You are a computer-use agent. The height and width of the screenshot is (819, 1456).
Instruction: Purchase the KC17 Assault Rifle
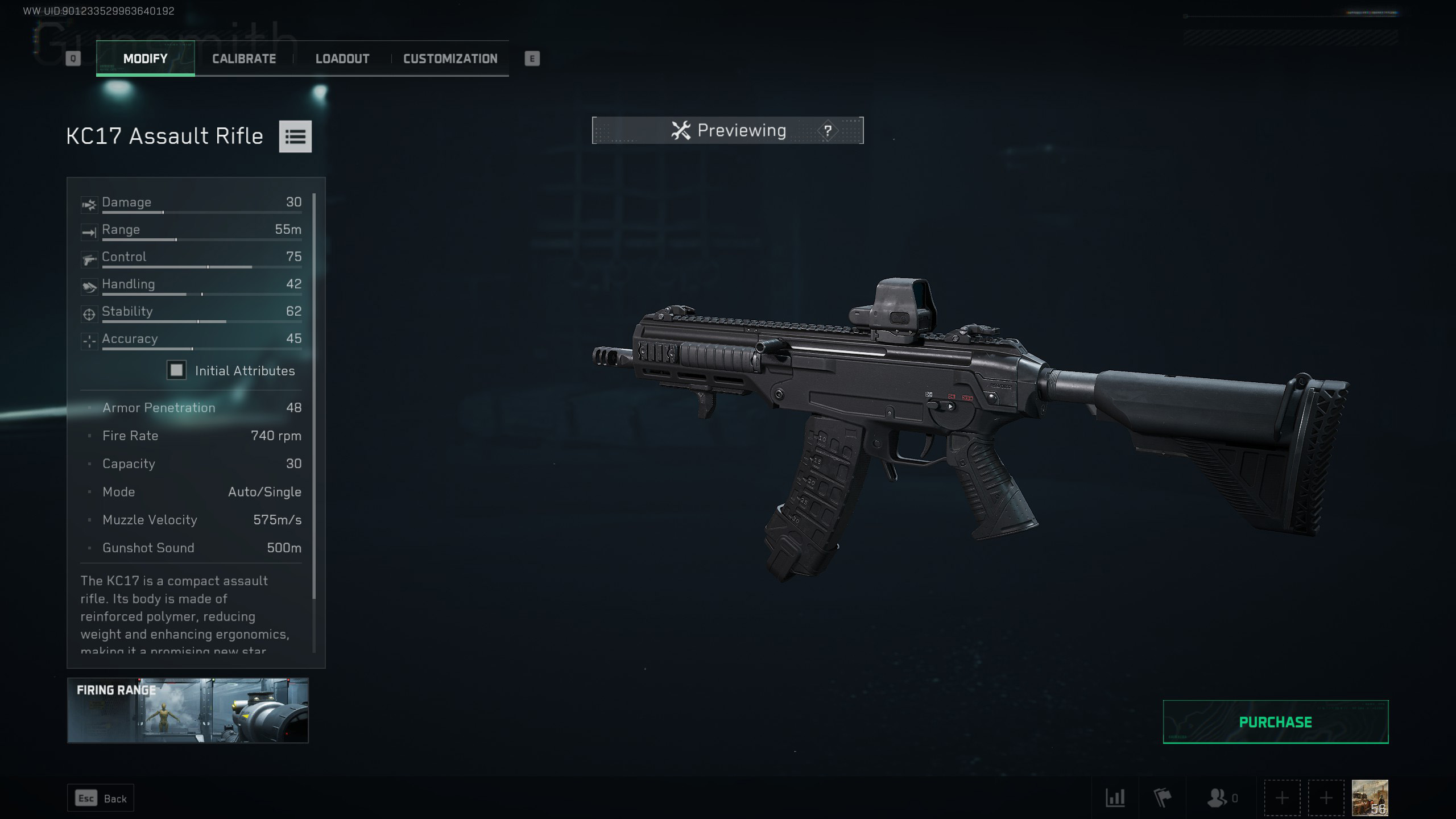click(1275, 722)
